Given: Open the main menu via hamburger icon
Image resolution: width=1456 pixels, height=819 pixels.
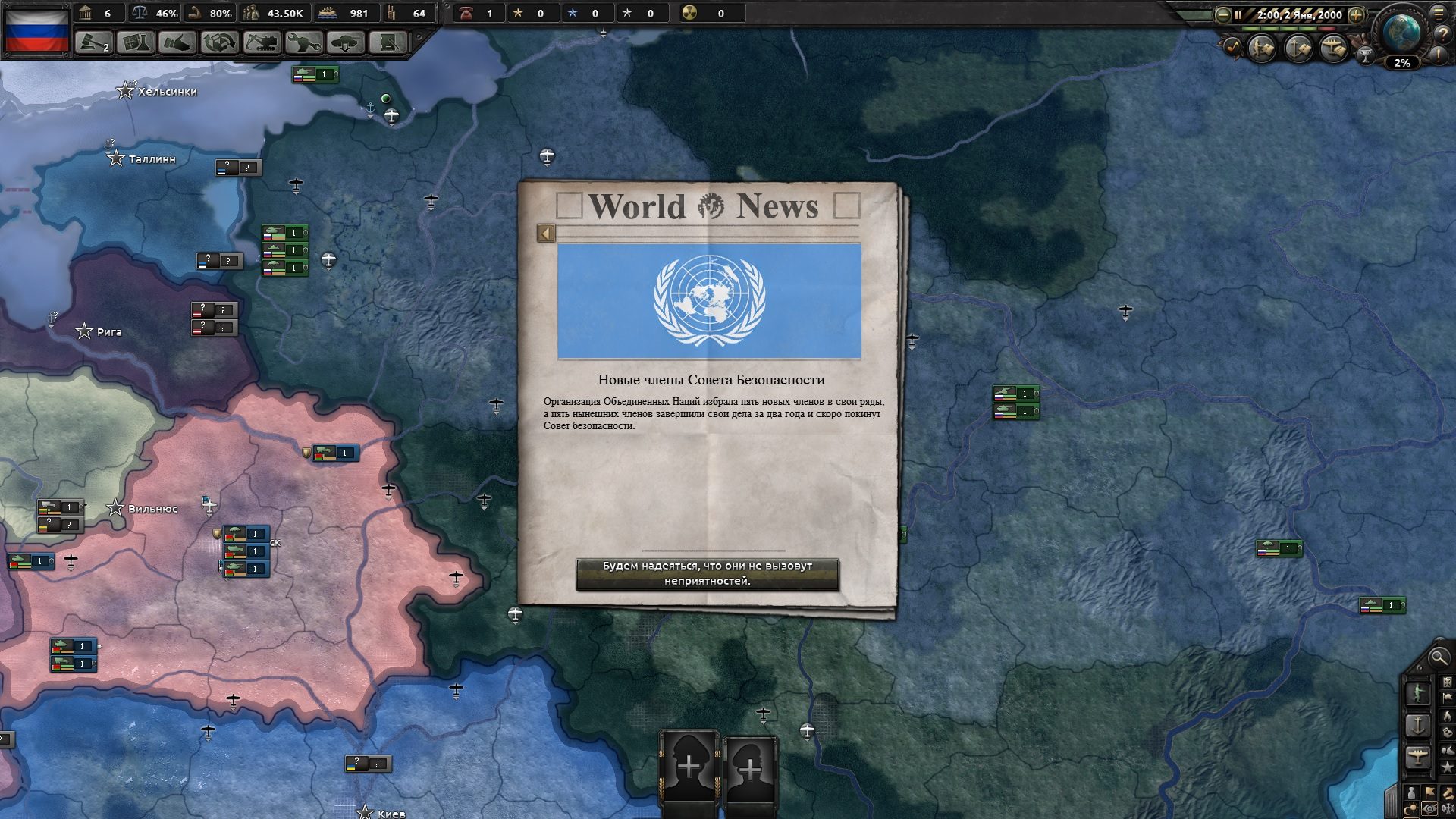Looking at the screenshot, I should click(x=1438, y=14).
